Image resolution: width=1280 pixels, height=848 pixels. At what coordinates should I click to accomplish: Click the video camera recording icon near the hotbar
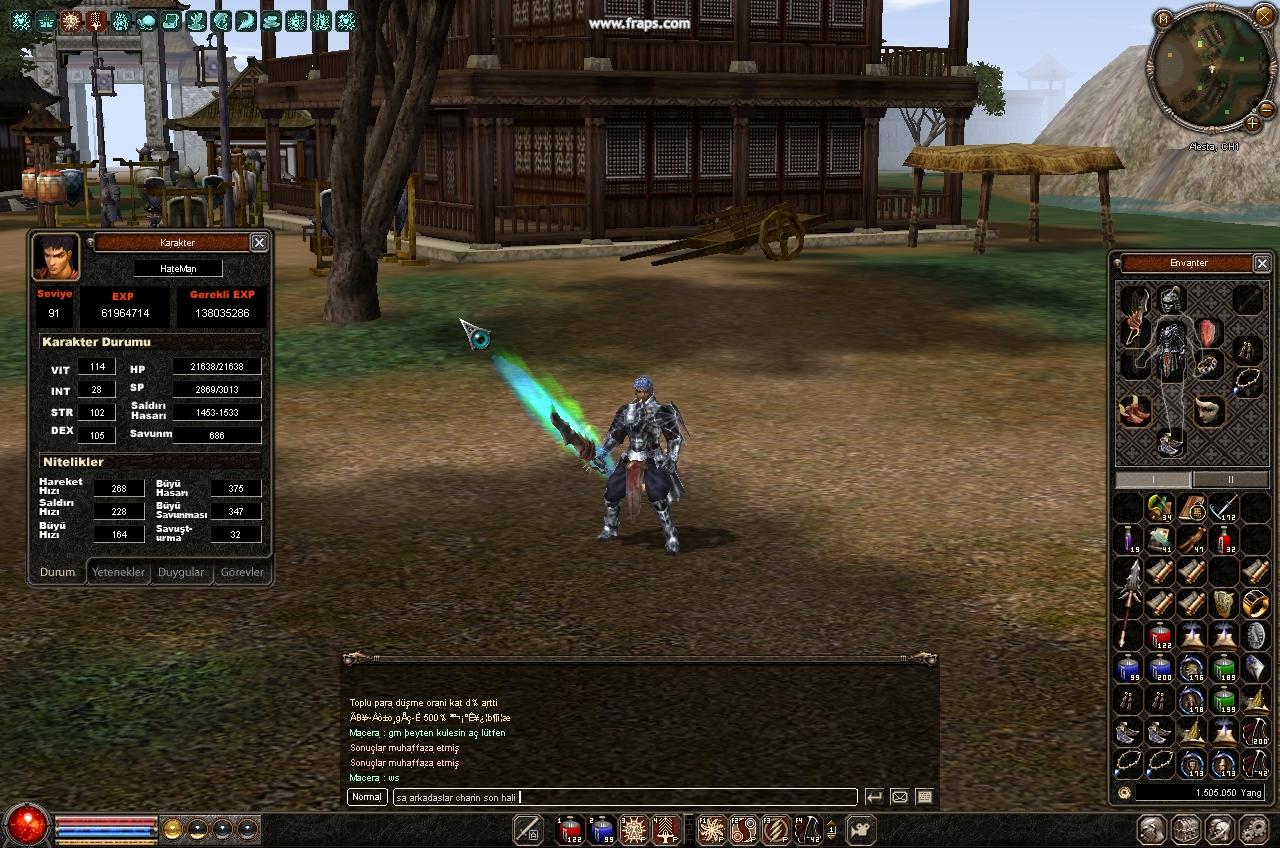861,828
